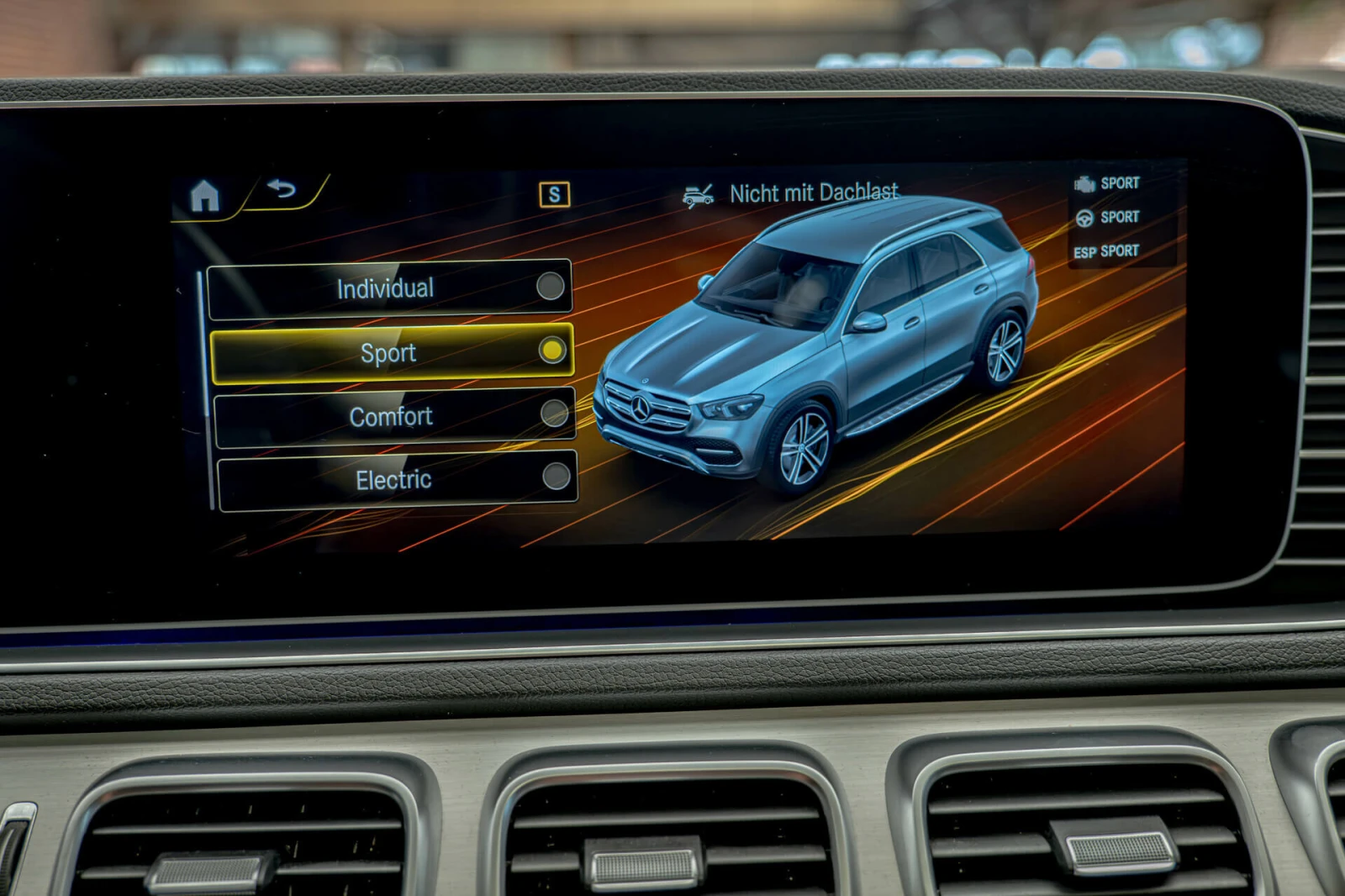Image resolution: width=1345 pixels, height=896 pixels.
Task: Open the Individual drive mode entry
Action: [384, 288]
